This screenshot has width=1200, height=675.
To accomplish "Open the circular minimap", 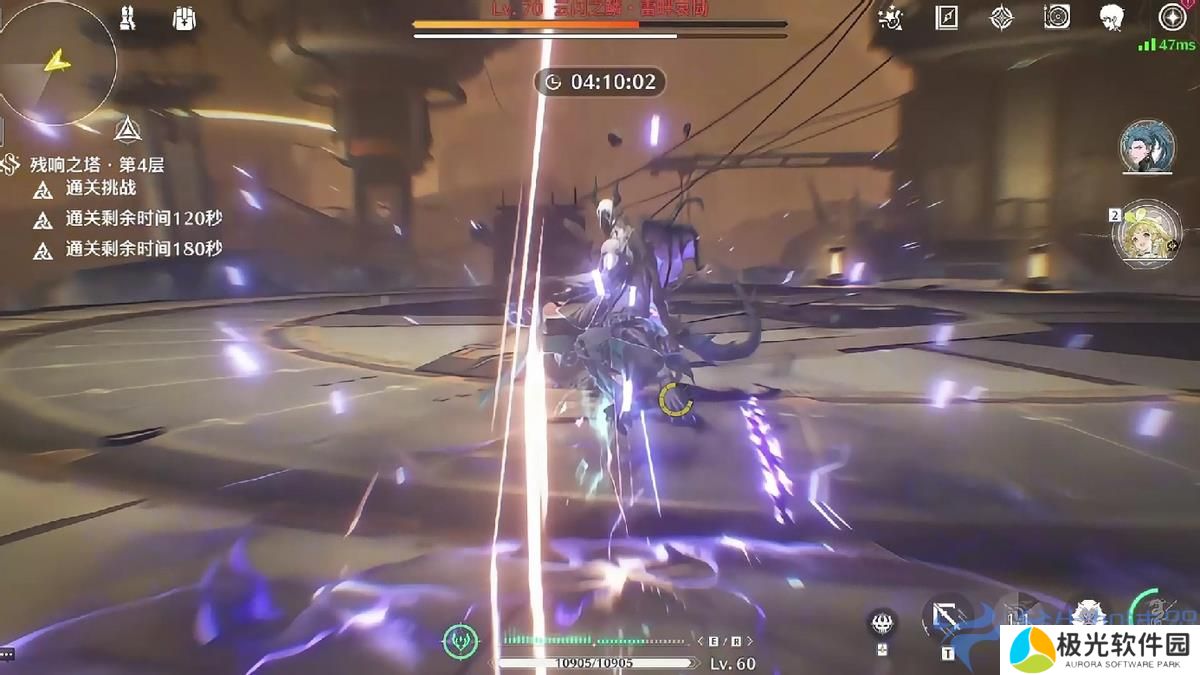I will (x=57, y=63).
